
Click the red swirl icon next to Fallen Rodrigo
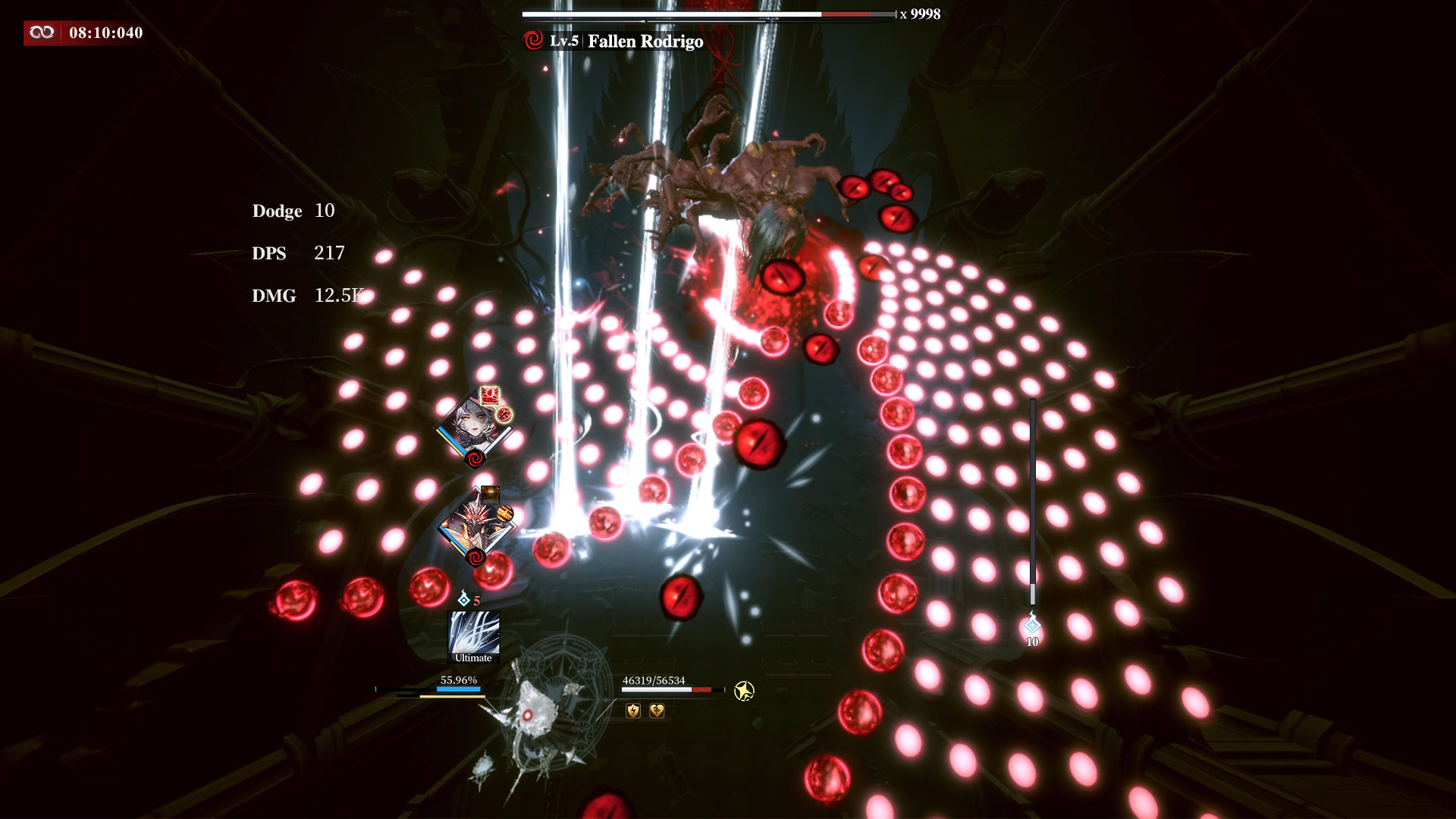click(x=532, y=42)
